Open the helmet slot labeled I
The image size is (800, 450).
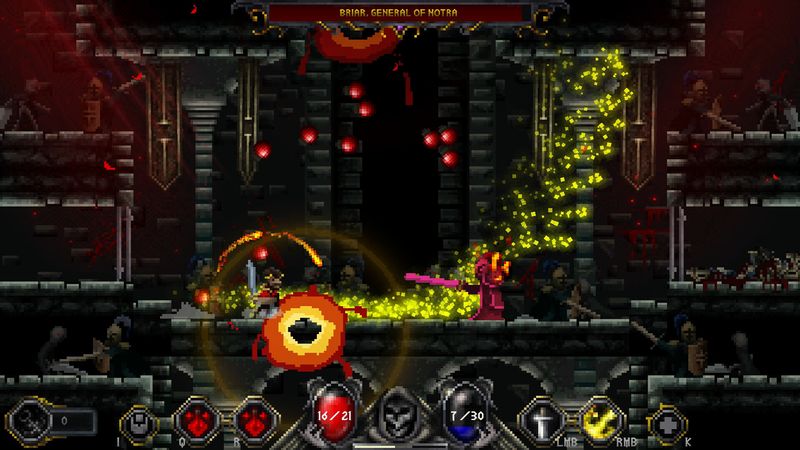pyautogui.click(x=139, y=421)
